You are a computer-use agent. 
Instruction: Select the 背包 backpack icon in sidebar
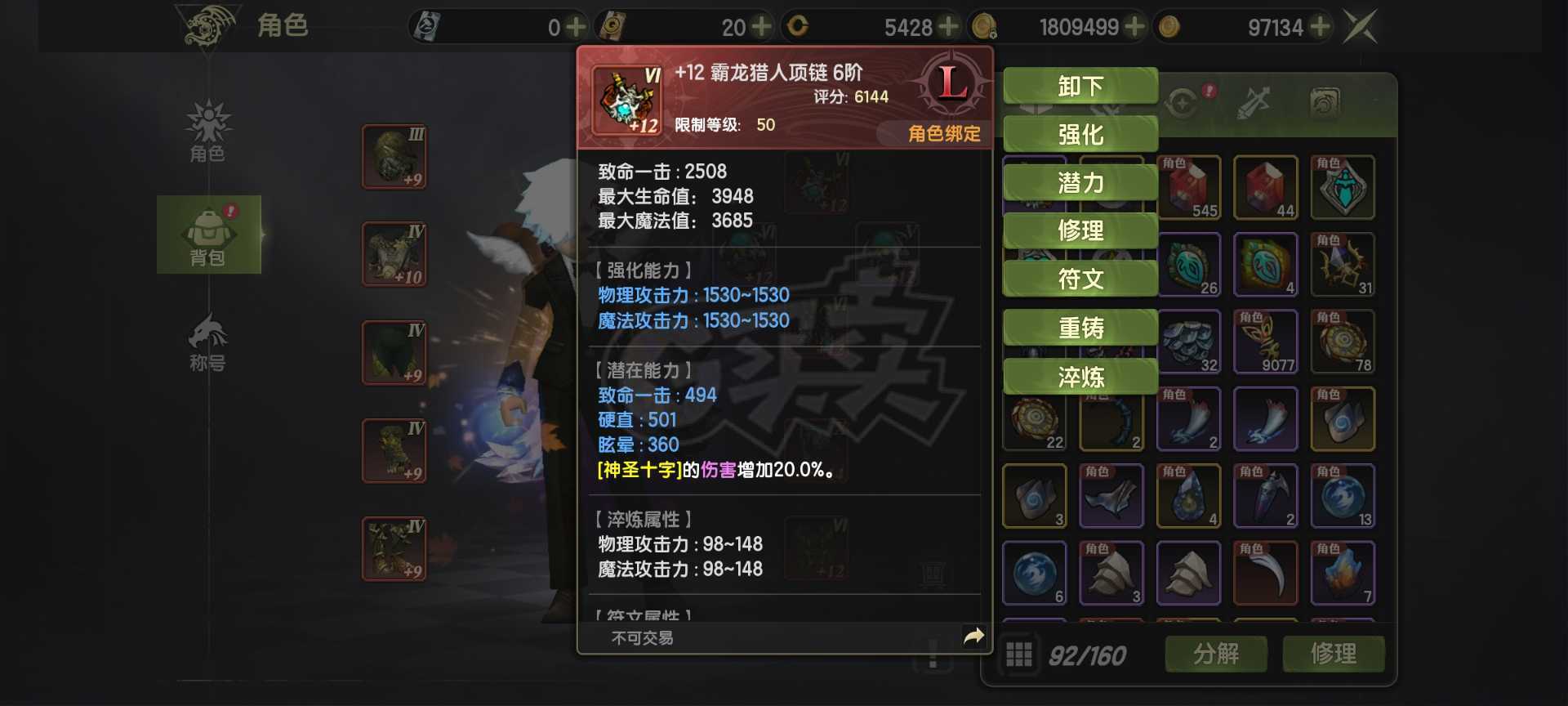click(209, 235)
